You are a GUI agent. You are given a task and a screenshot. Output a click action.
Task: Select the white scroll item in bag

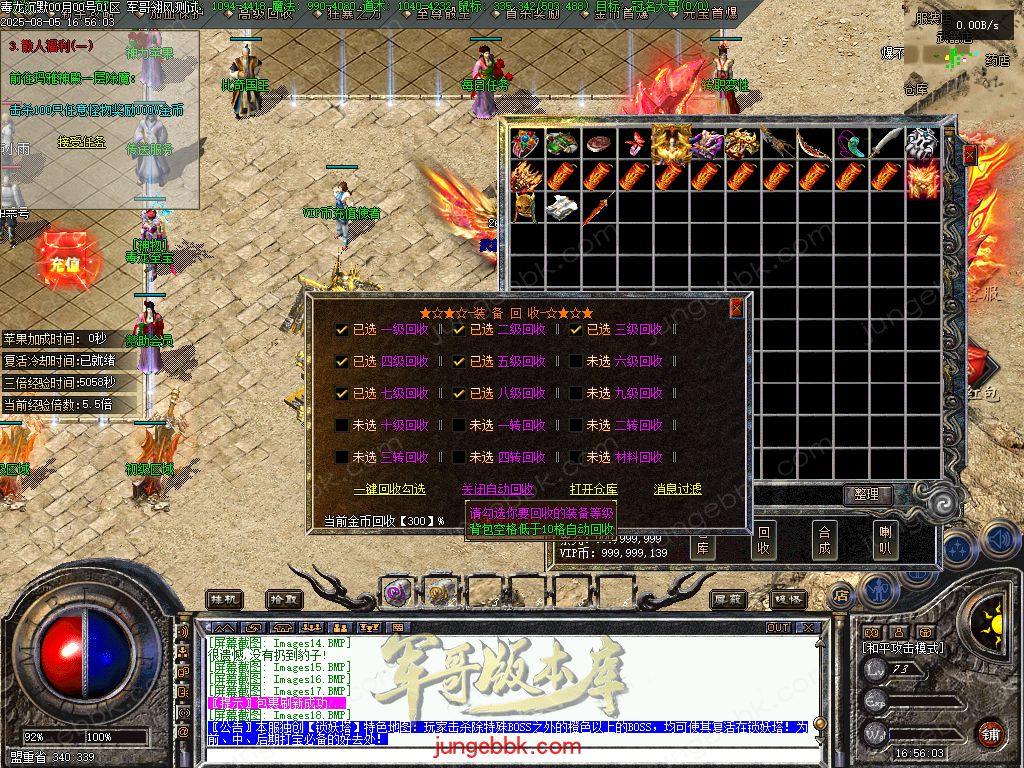pyautogui.click(x=562, y=209)
